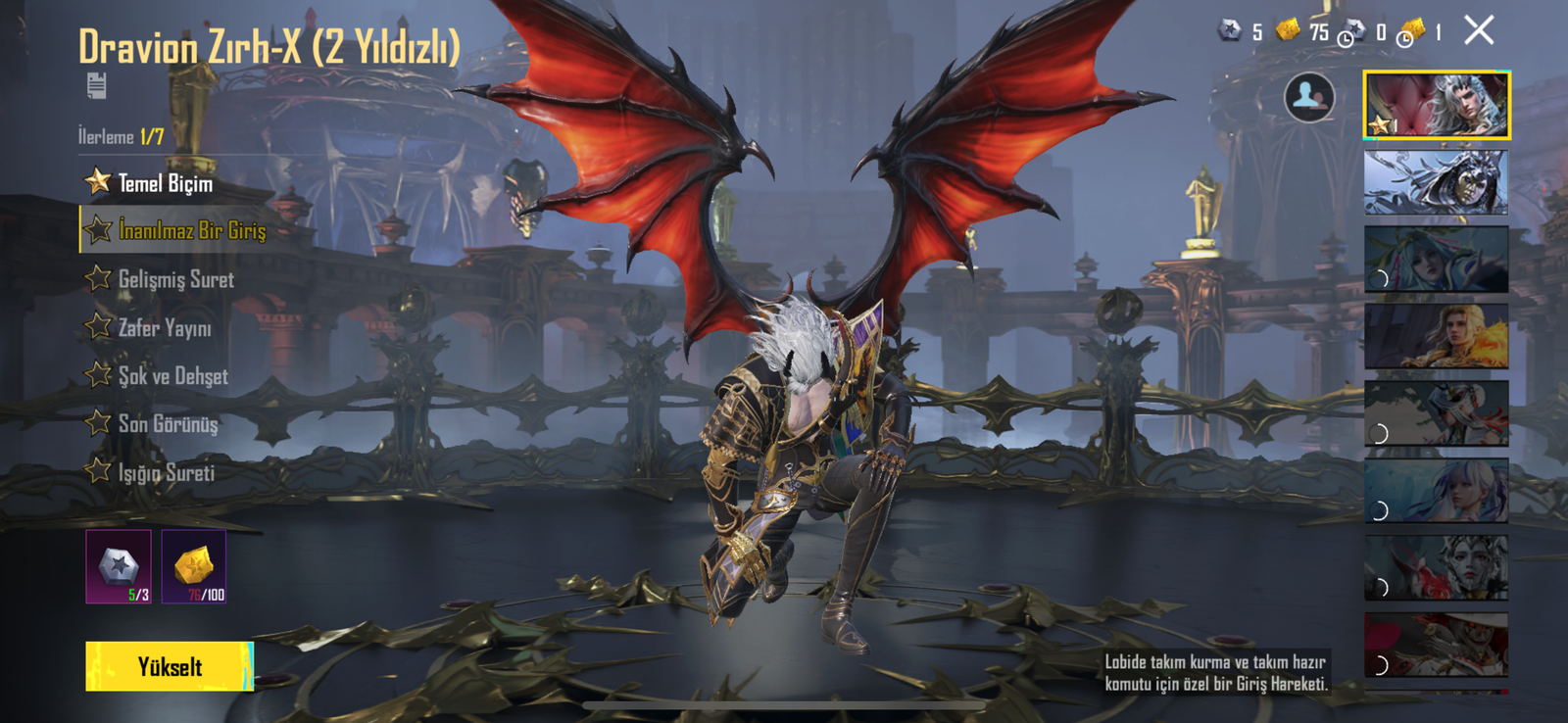1568x723 pixels.
Task: Pick the silver masked suit thumbnail
Action: click(1437, 182)
